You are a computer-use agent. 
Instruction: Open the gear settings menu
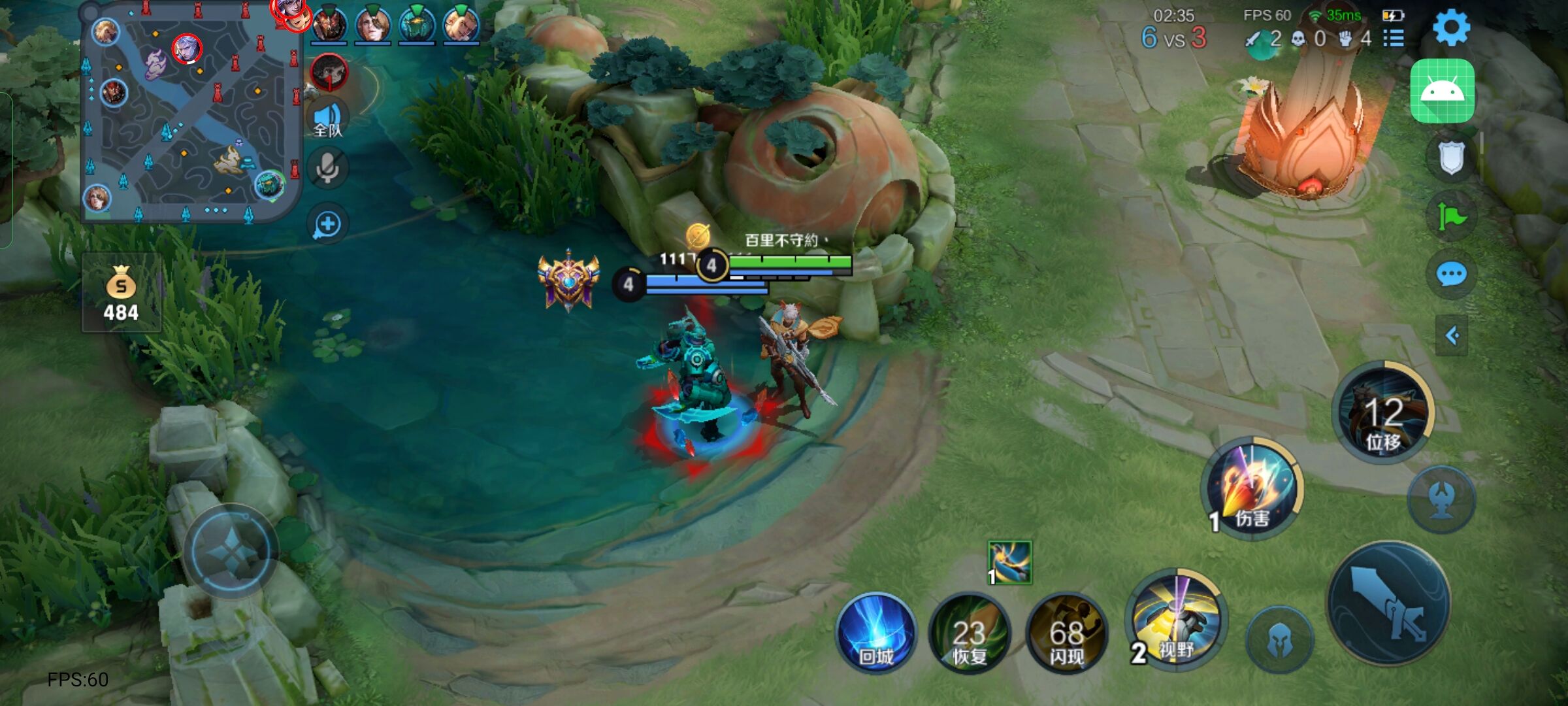1451,27
